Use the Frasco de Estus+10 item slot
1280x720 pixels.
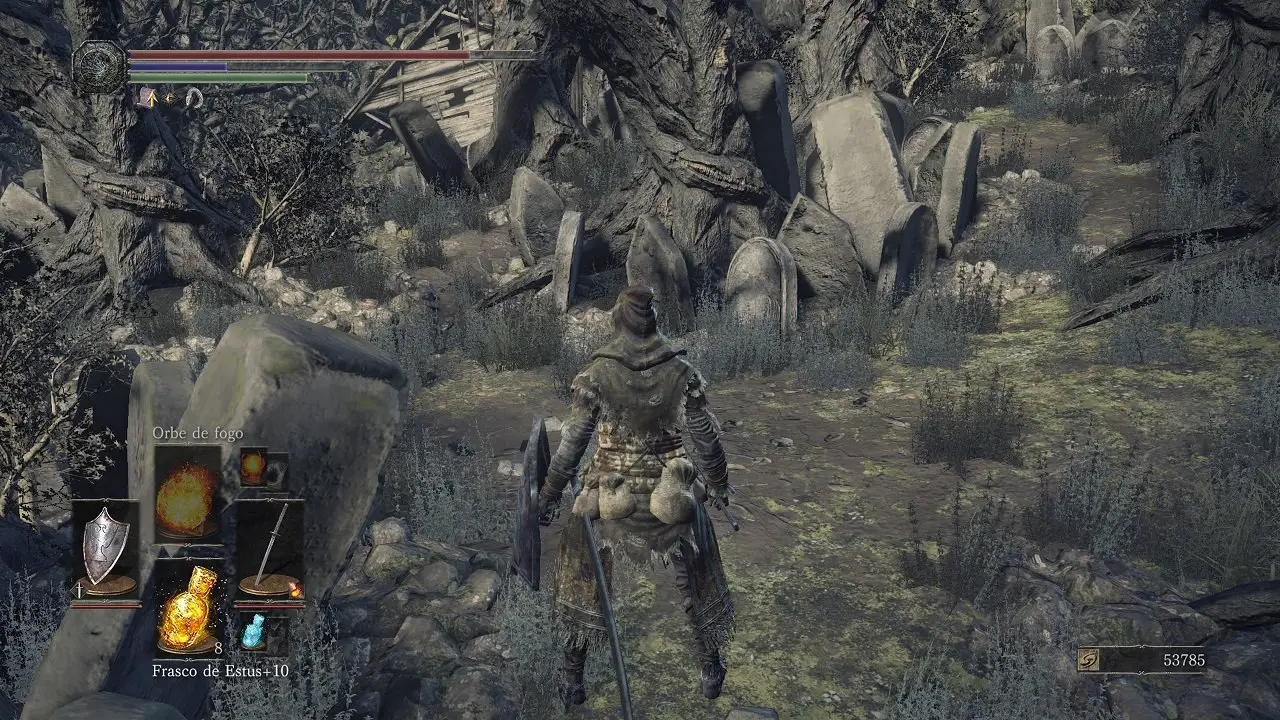tap(188, 608)
